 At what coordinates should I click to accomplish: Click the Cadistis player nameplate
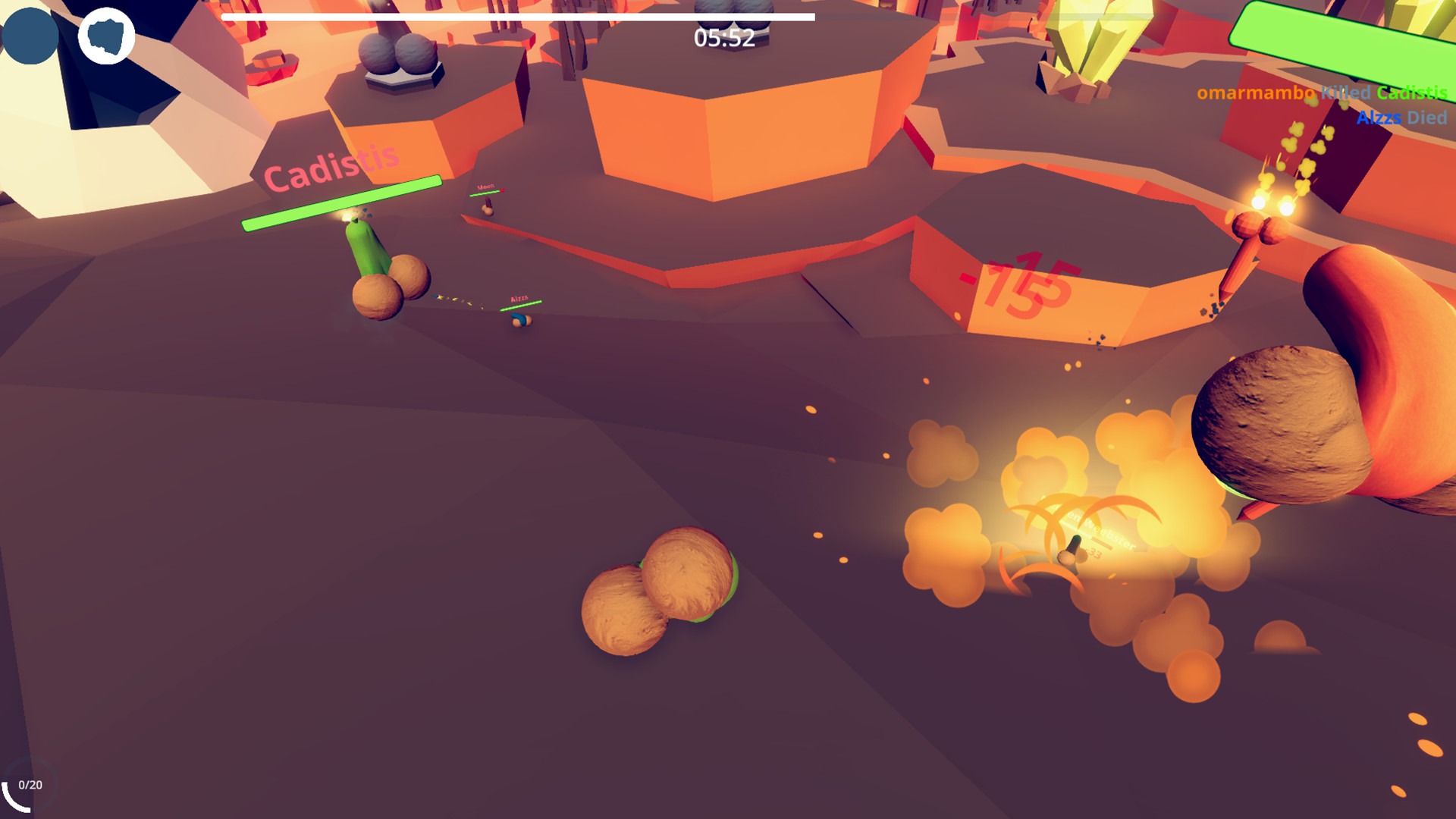[331, 166]
